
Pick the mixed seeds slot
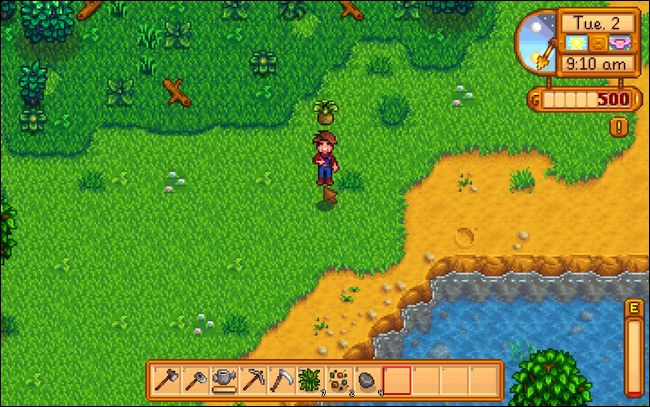[x=338, y=380]
